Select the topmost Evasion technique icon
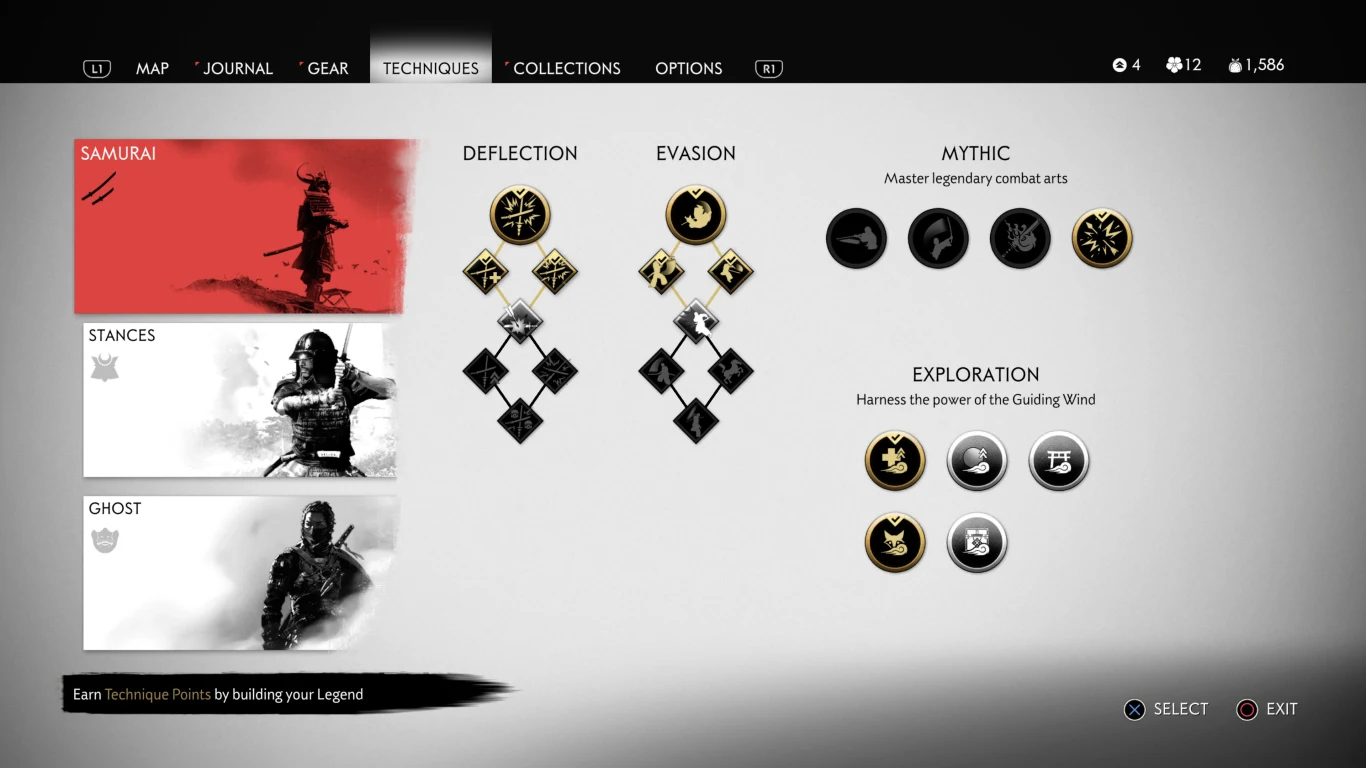Image resolution: width=1366 pixels, height=768 pixels. click(696, 213)
